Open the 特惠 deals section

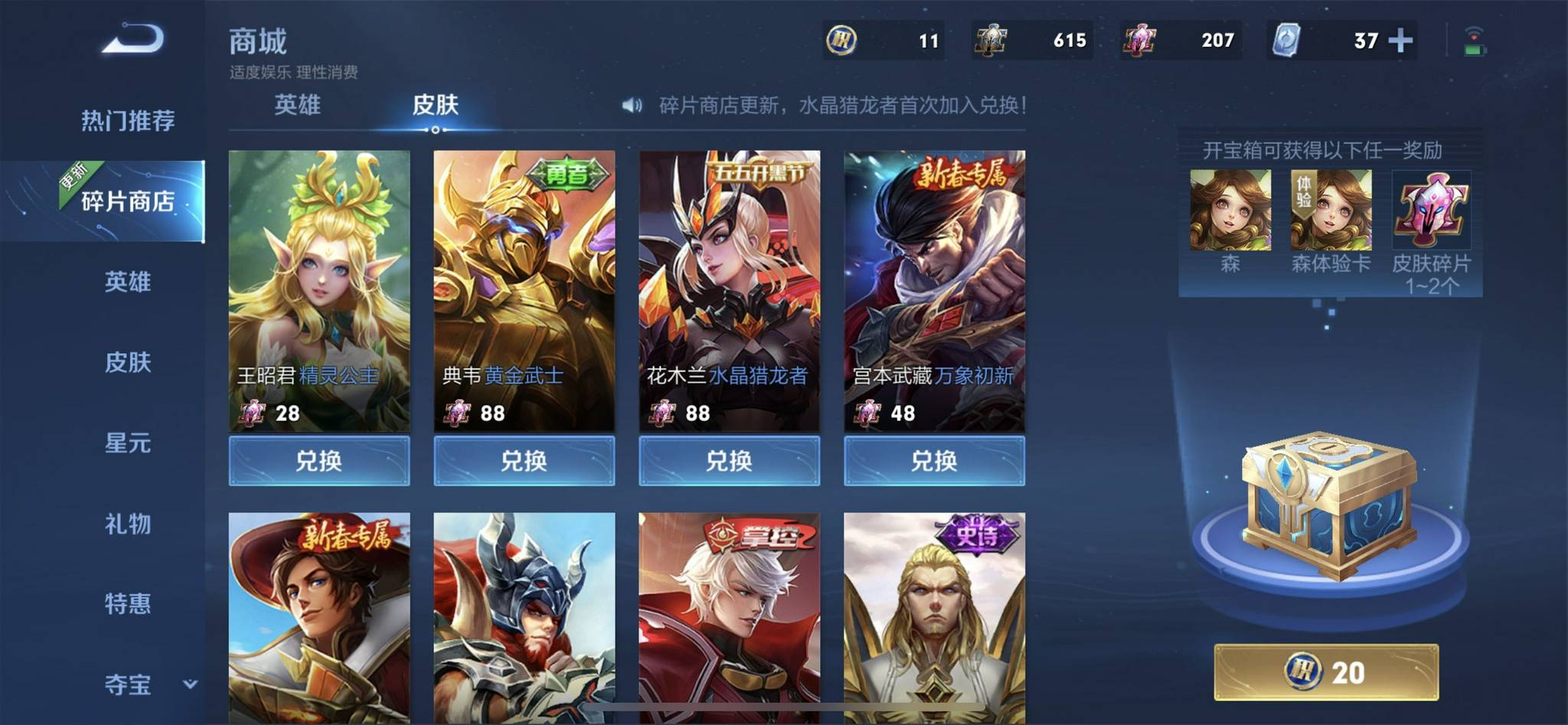coord(128,604)
